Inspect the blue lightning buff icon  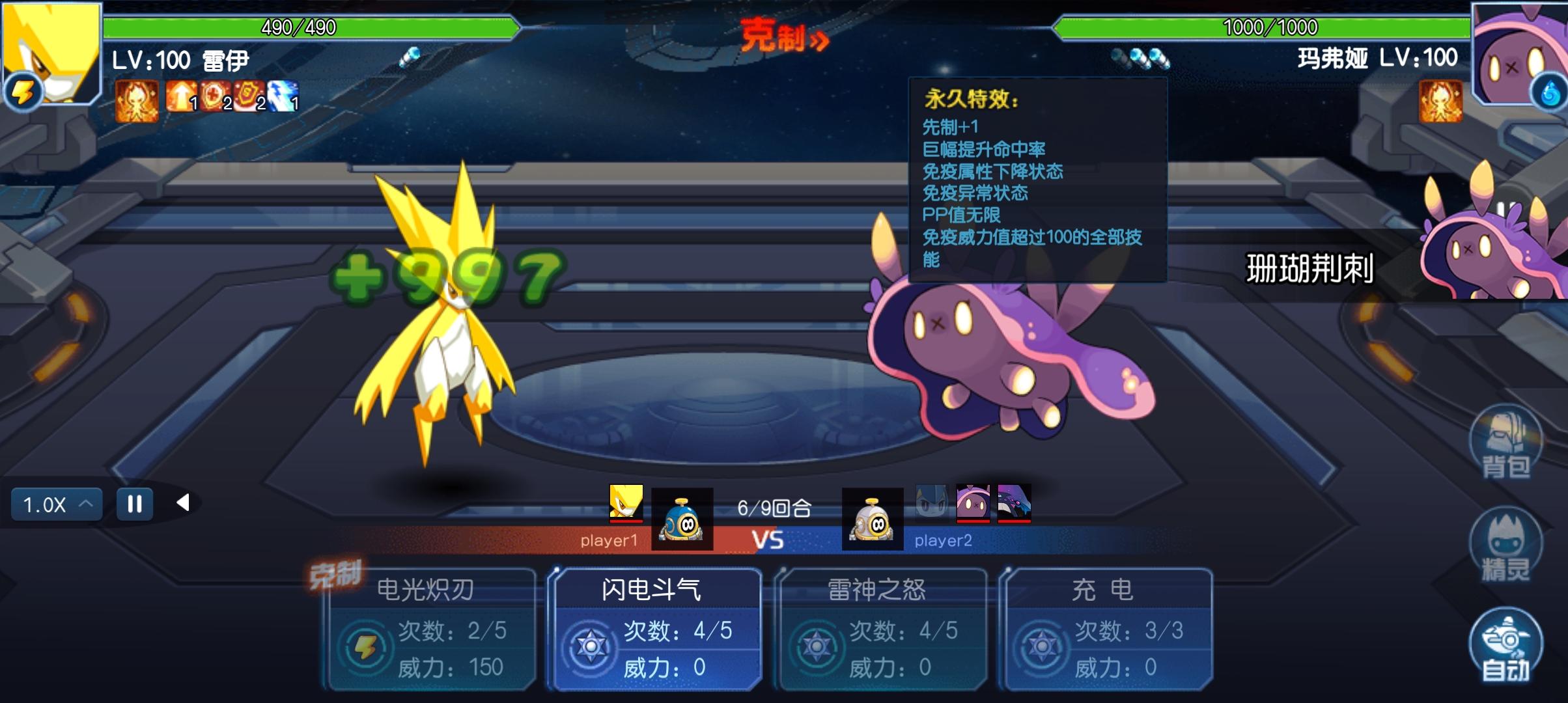pyautogui.click(x=283, y=97)
